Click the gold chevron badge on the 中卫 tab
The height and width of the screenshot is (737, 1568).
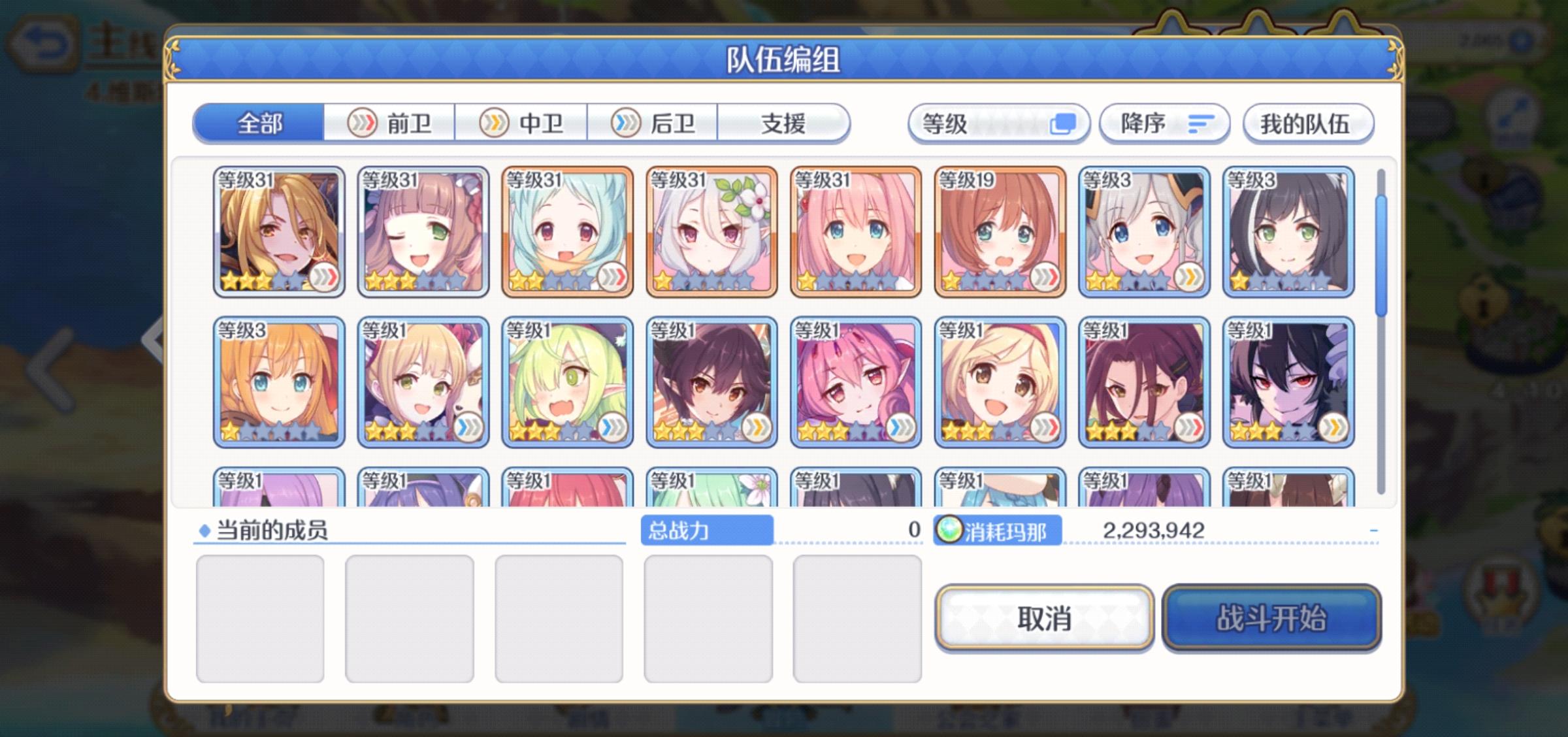[495, 123]
